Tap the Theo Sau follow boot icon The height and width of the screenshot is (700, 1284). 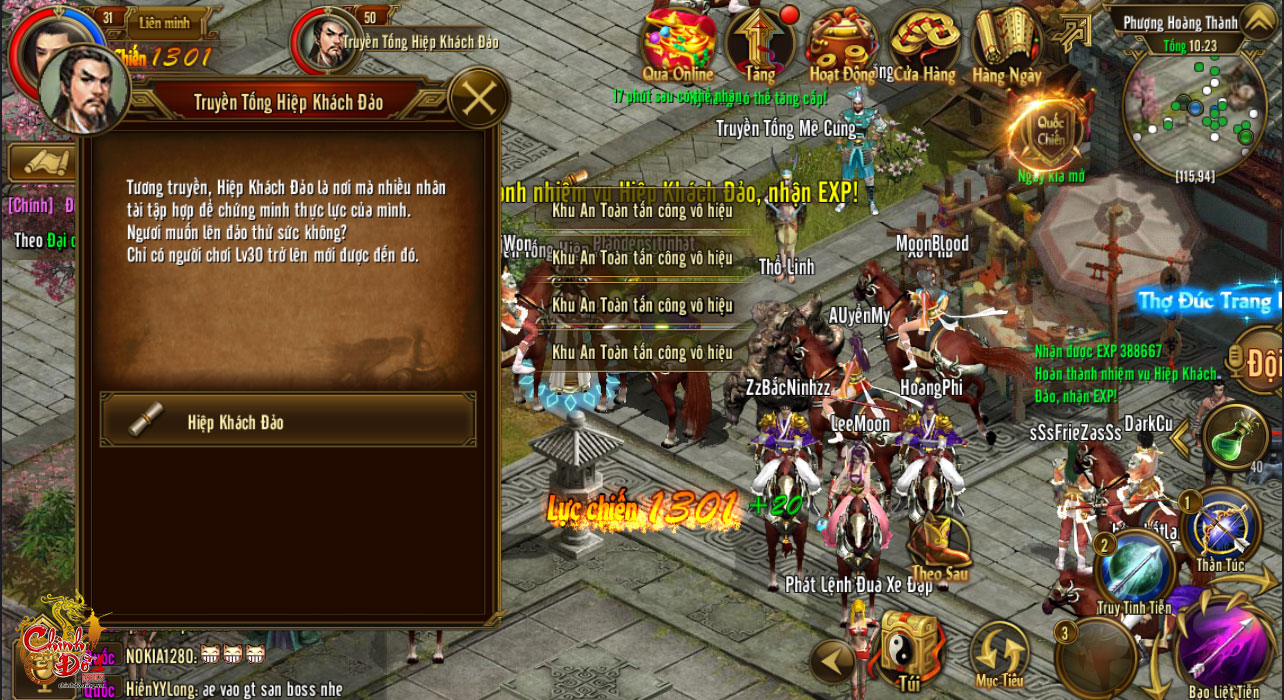tap(940, 547)
